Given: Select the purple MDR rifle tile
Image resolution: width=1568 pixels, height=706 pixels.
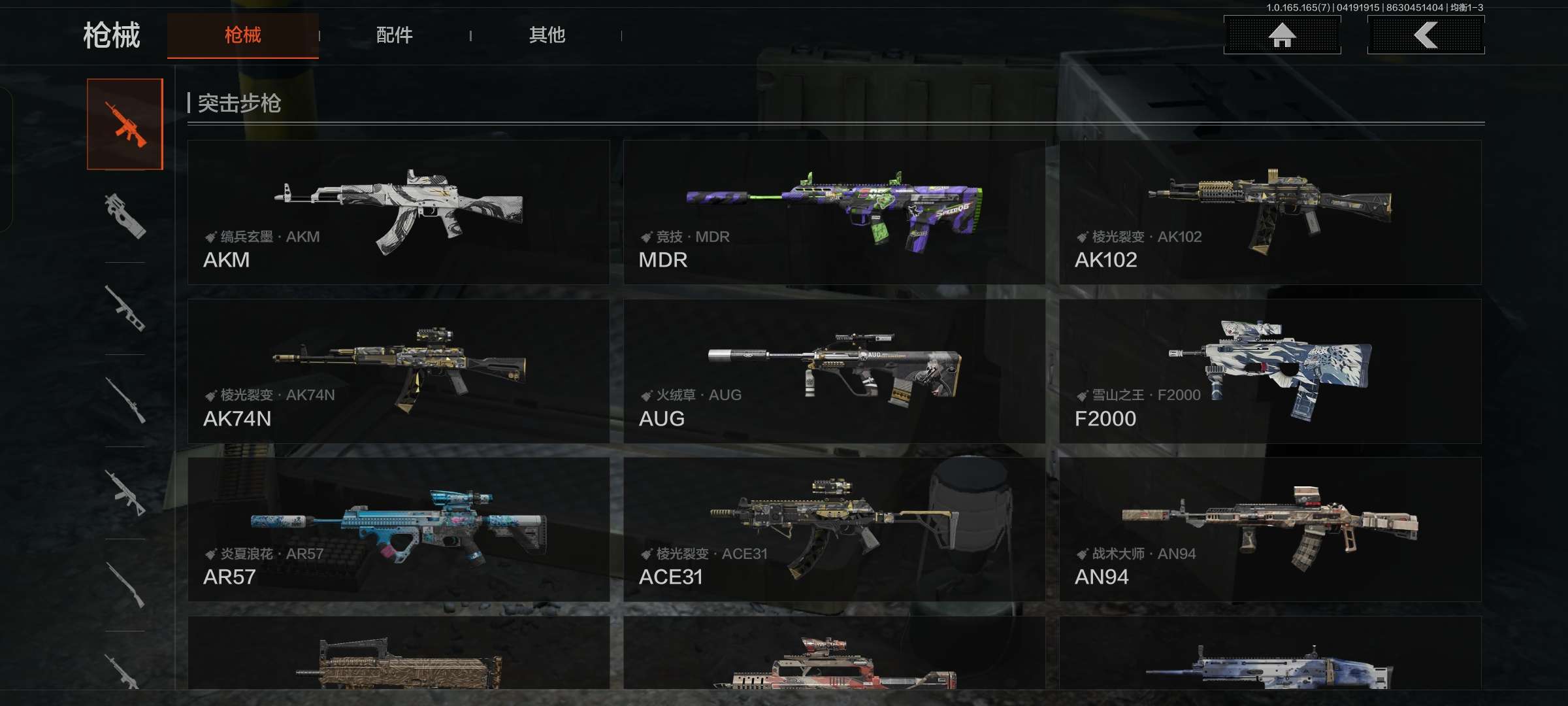Looking at the screenshot, I should [x=834, y=212].
